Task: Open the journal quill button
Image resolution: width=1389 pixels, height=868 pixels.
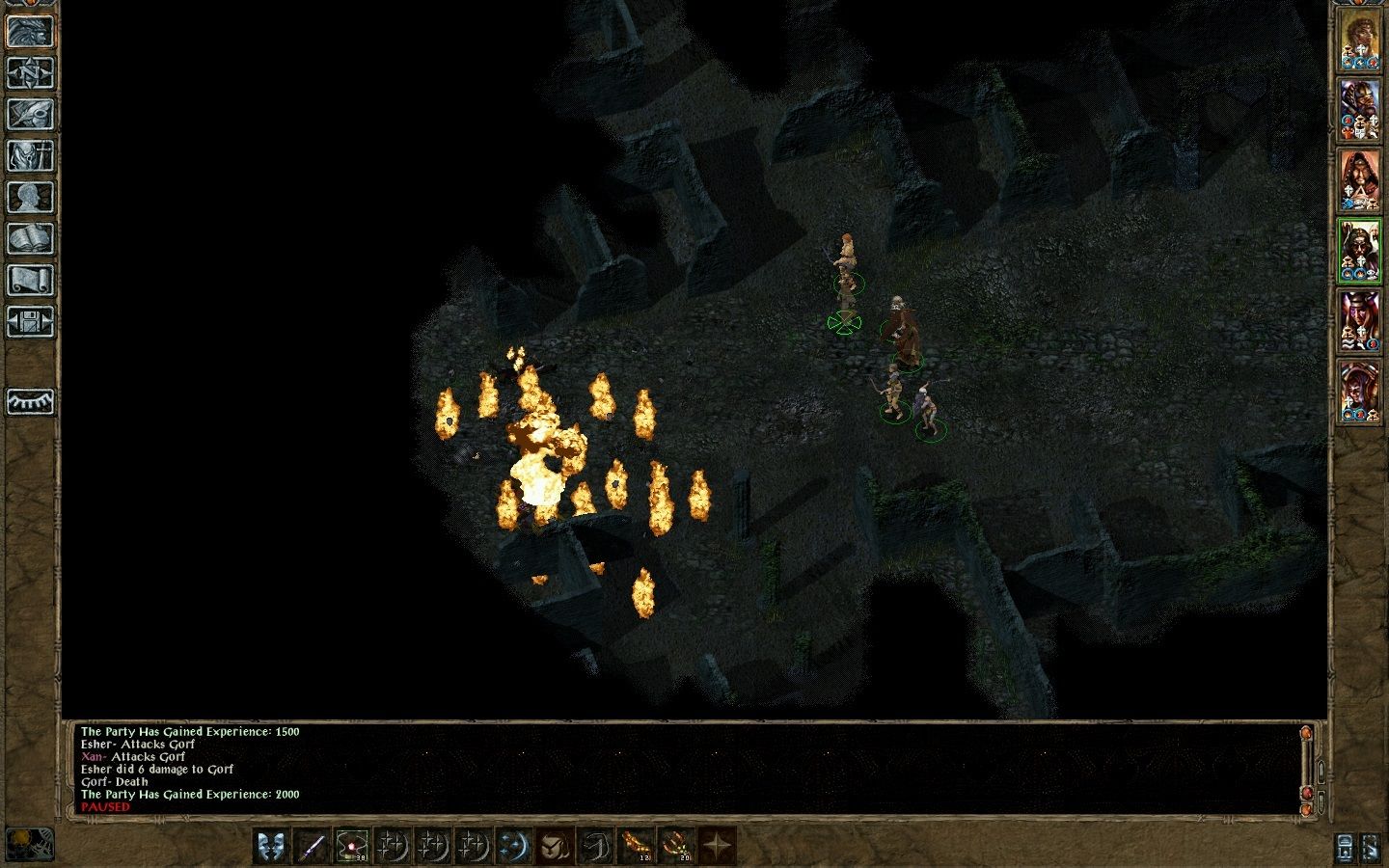Action: click(30, 114)
